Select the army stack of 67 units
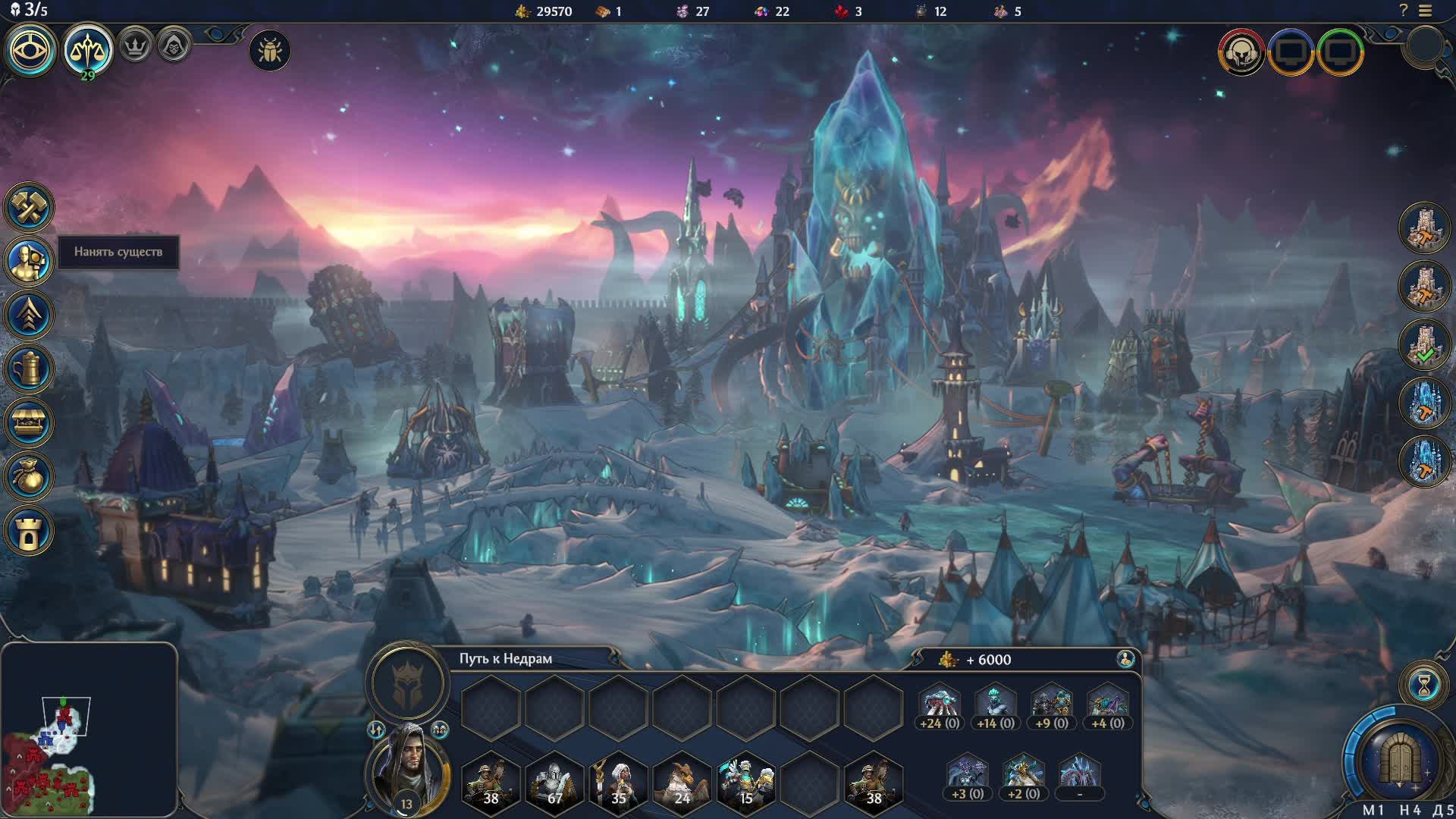Image resolution: width=1456 pixels, height=819 pixels. point(554,781)
